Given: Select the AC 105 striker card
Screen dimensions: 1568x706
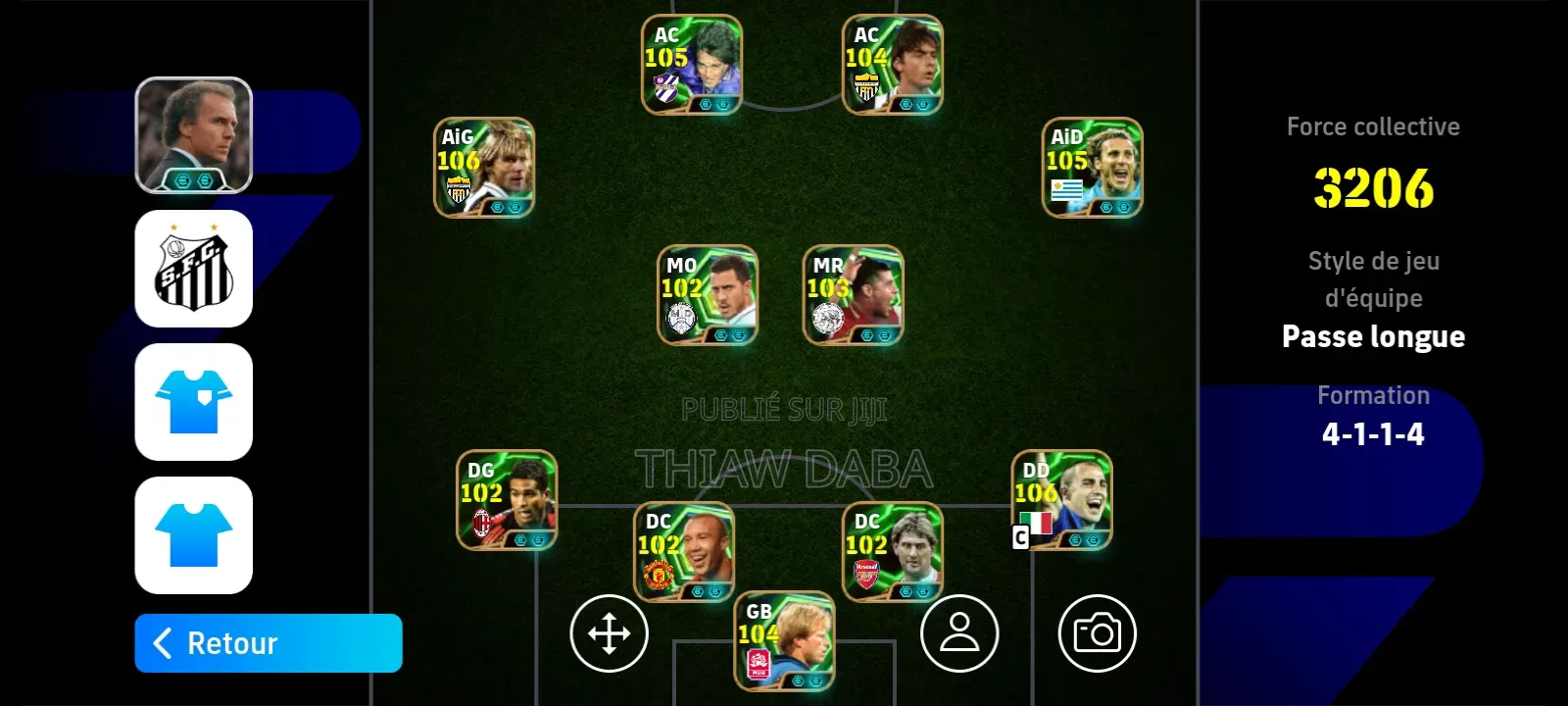Looking at the screenshot, I should [x=691, y=65].
